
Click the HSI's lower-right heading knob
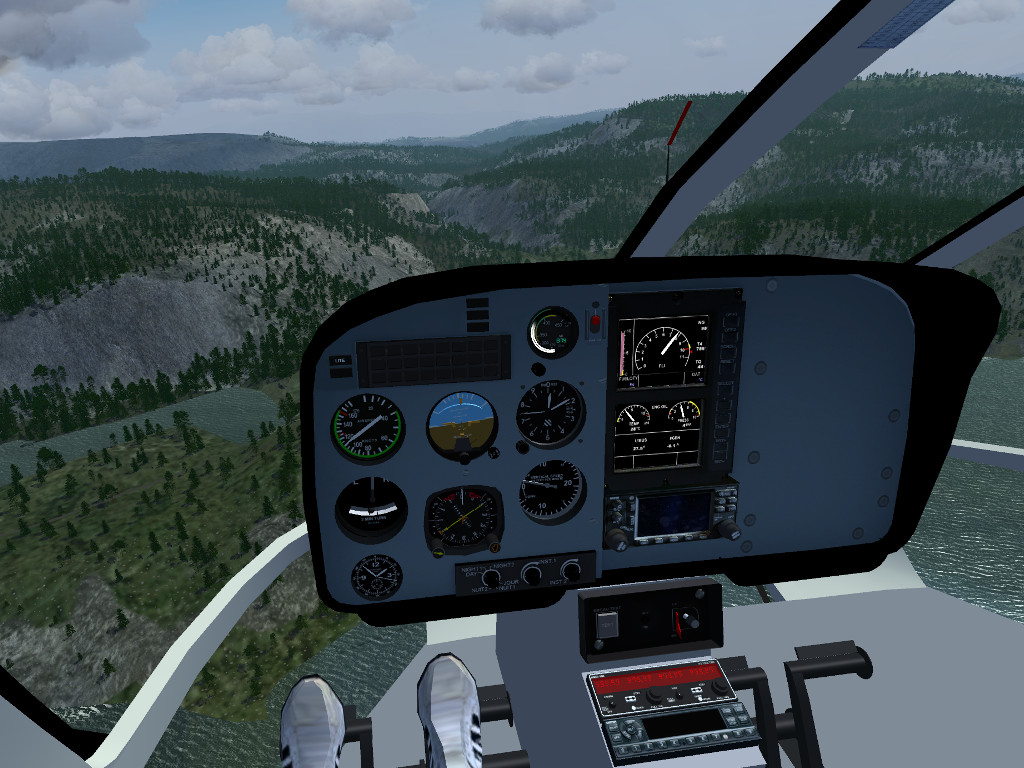coord(494,546)
